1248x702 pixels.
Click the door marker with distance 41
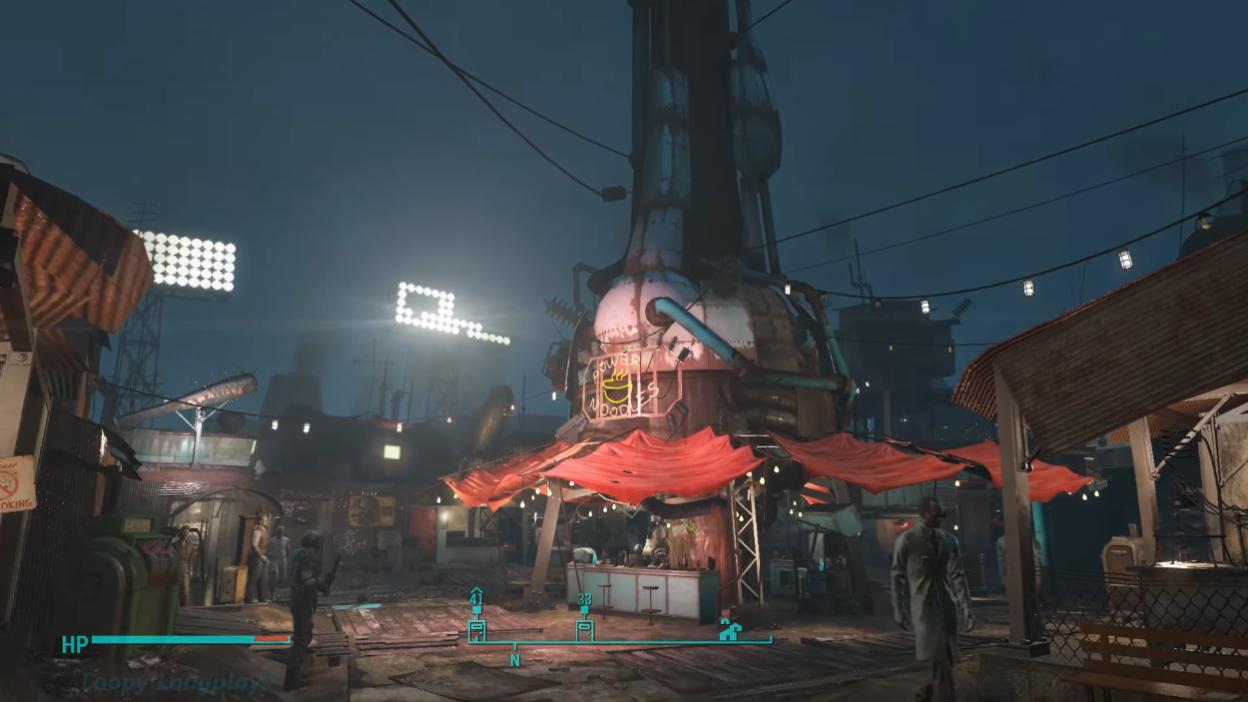477,629
